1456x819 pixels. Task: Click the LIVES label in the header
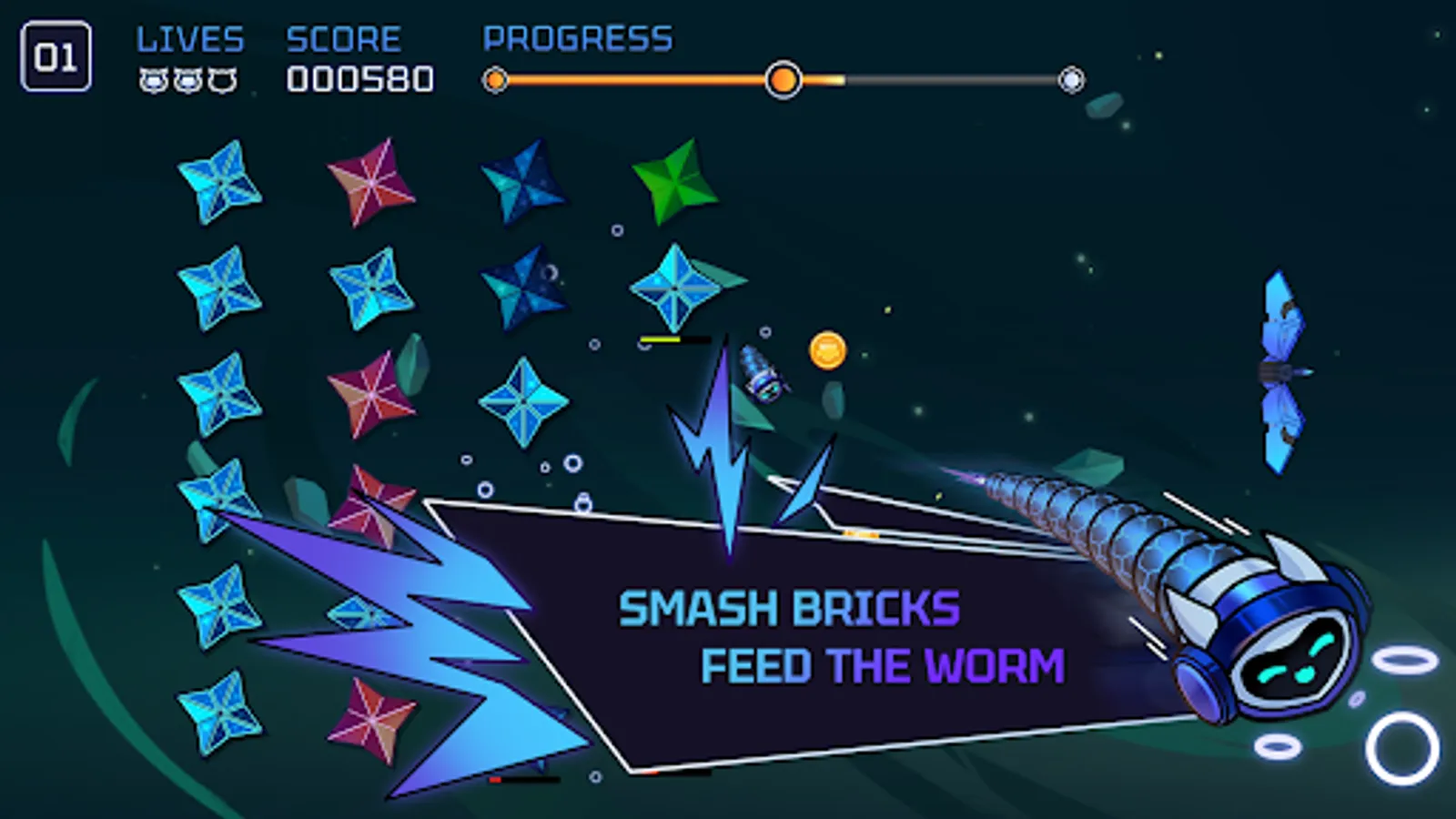coord(189,38)
